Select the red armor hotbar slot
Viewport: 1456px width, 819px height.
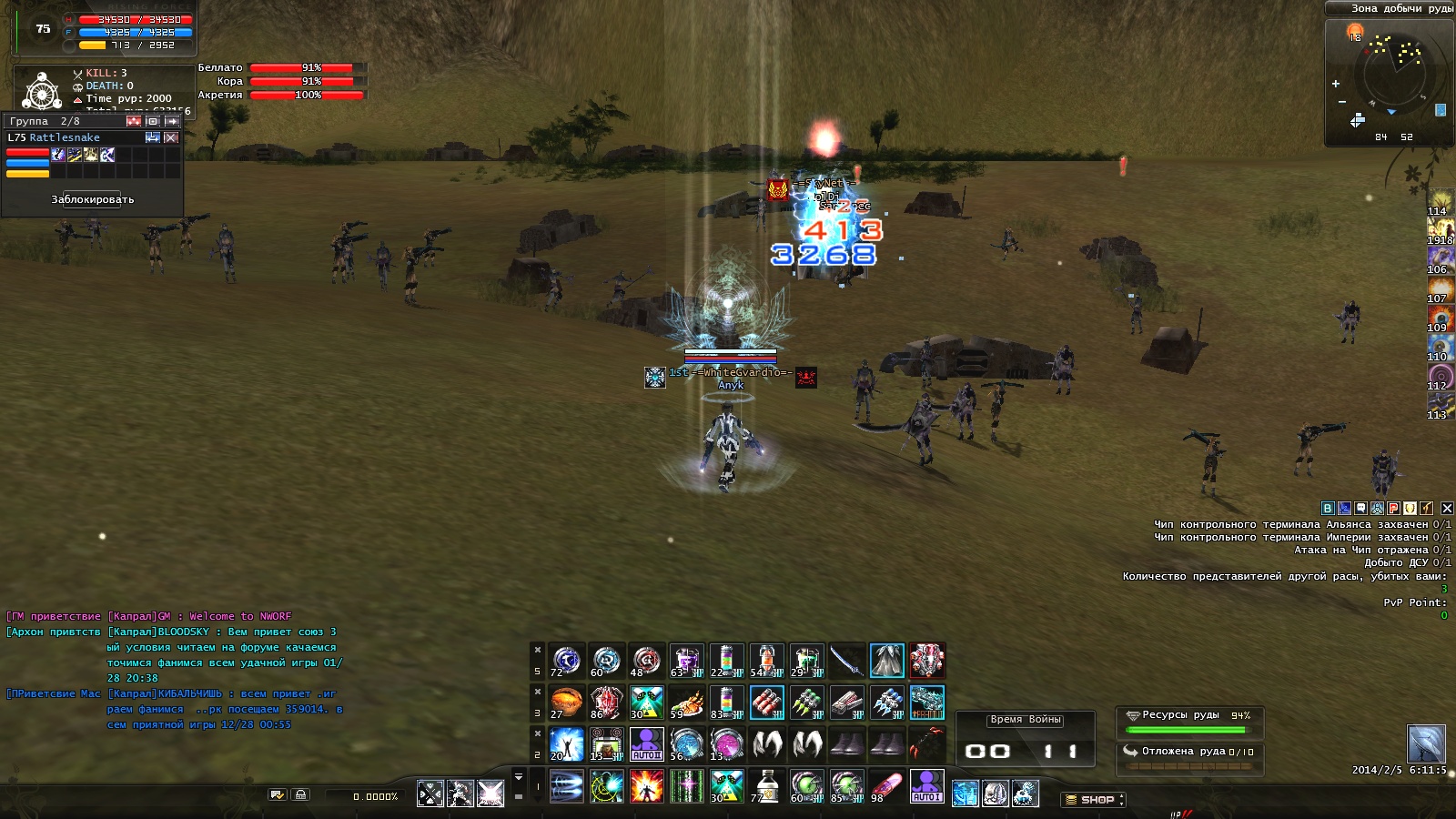[x=926, y=661]
